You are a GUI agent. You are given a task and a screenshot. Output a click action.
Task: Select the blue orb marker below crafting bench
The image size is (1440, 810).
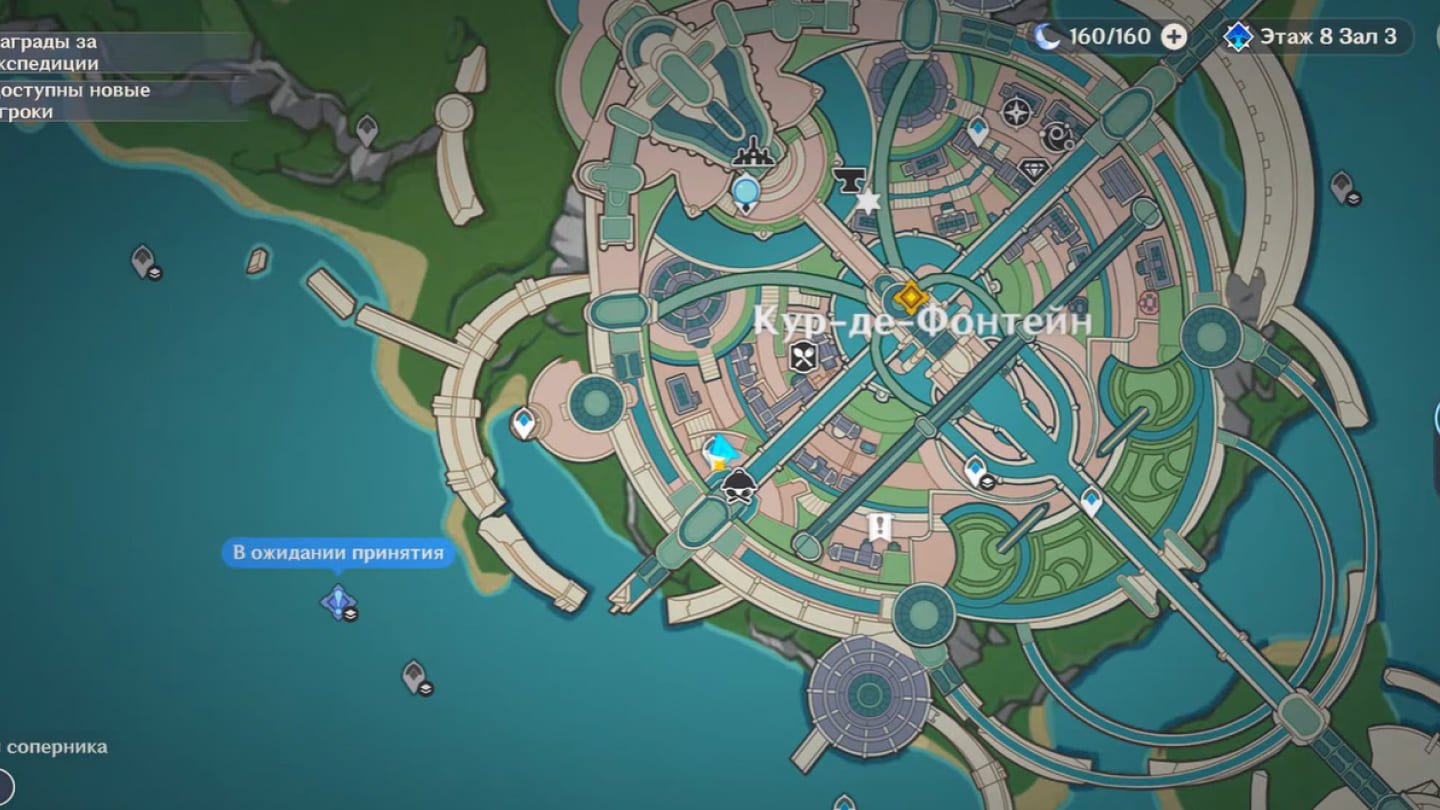(745, 190)
